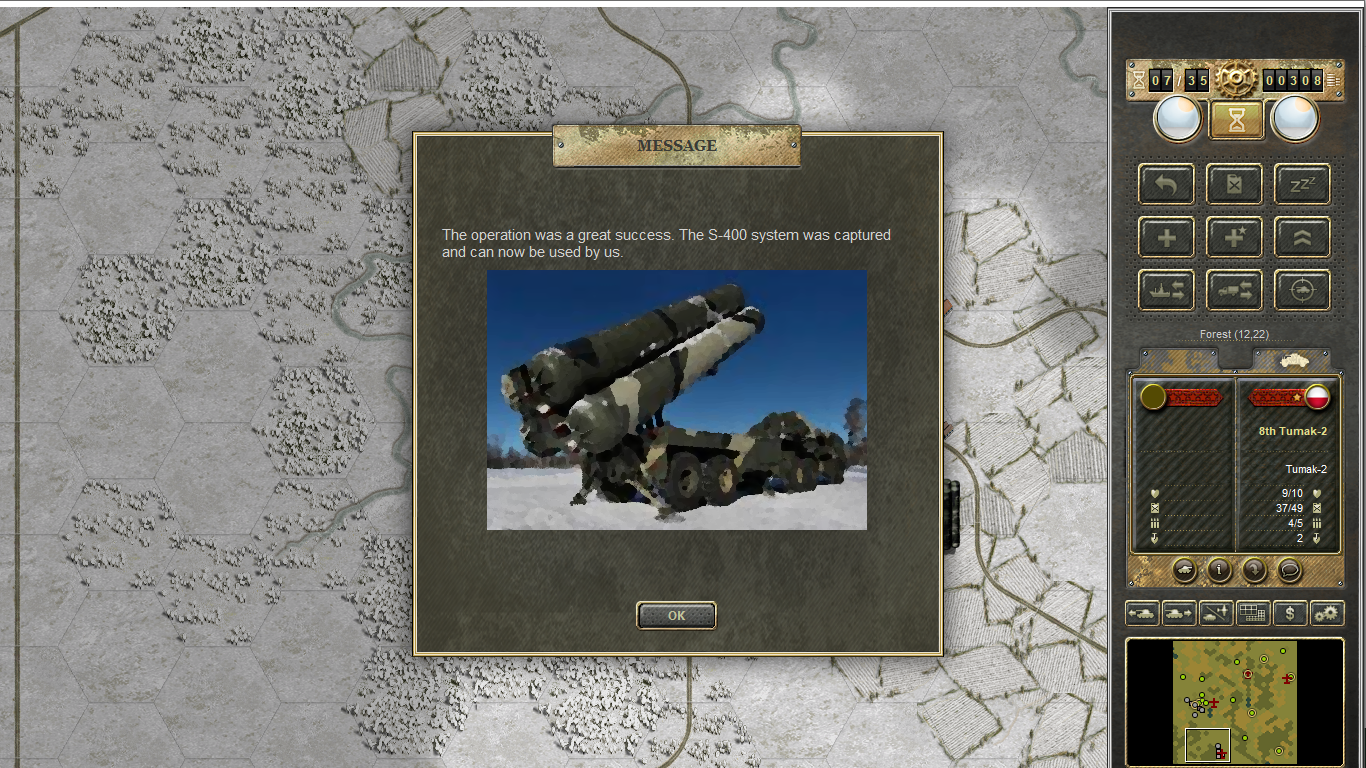Select the next unit with right tank arrow
1366x768 pixels.
1179,613
